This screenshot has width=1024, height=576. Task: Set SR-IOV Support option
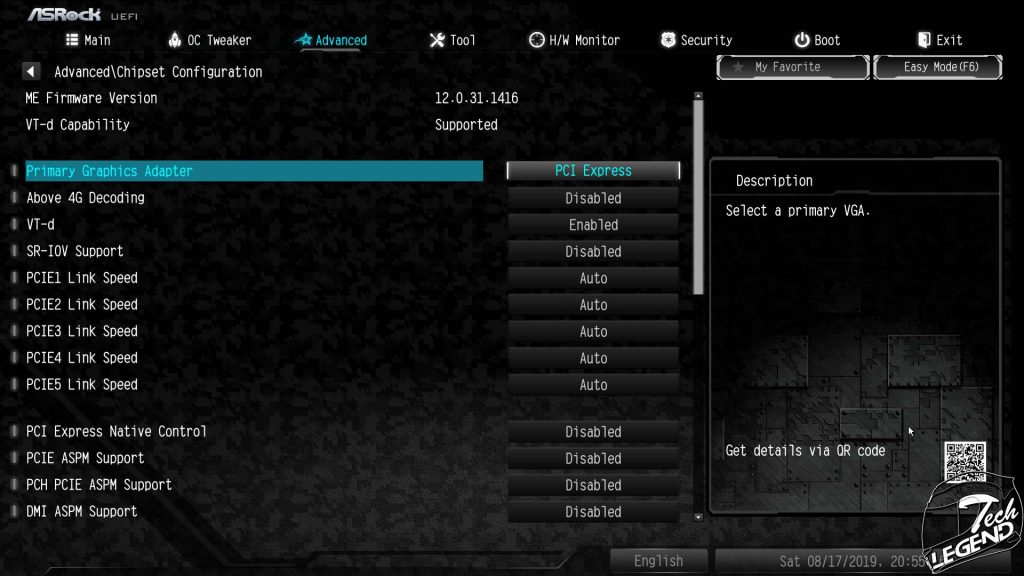coord(593,252)
